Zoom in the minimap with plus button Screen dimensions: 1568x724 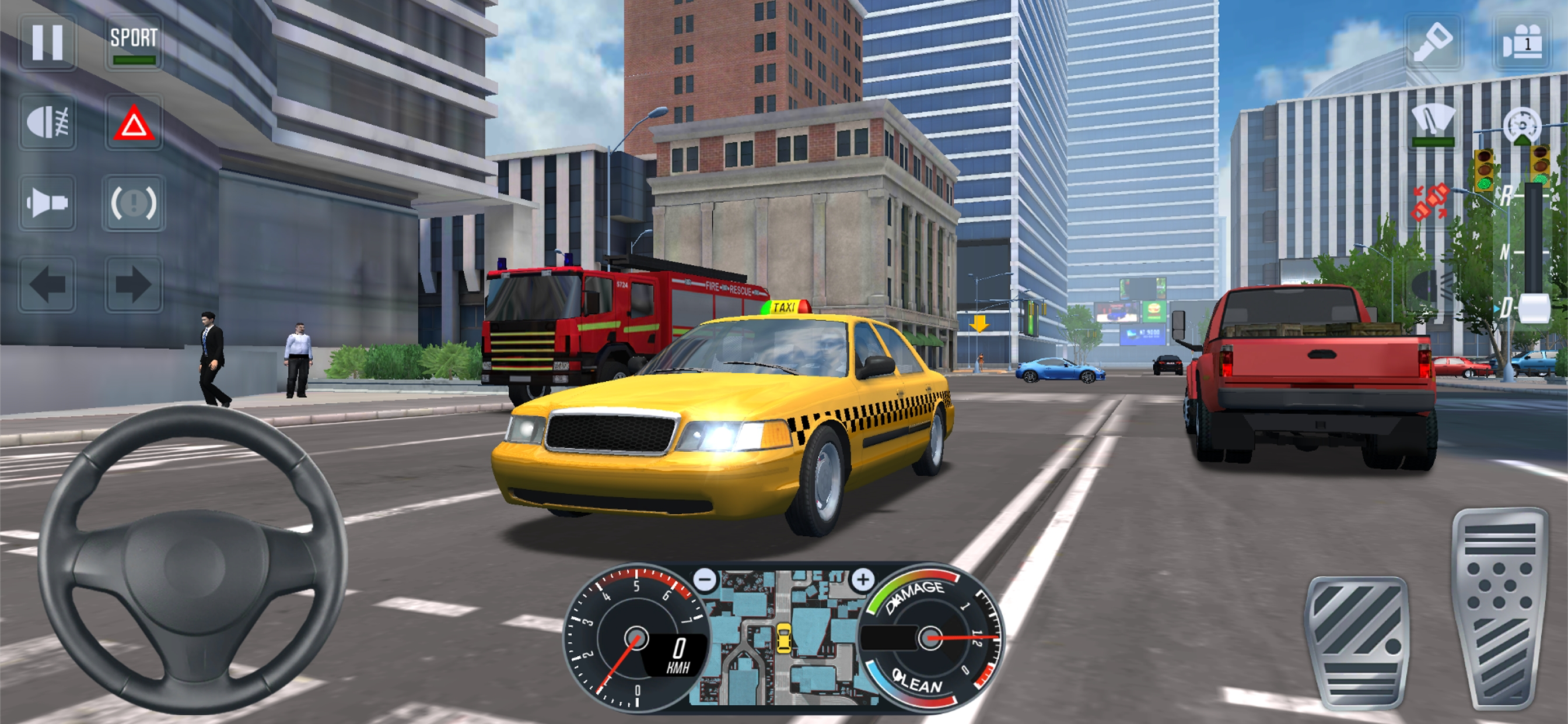(x=863, y=579)
